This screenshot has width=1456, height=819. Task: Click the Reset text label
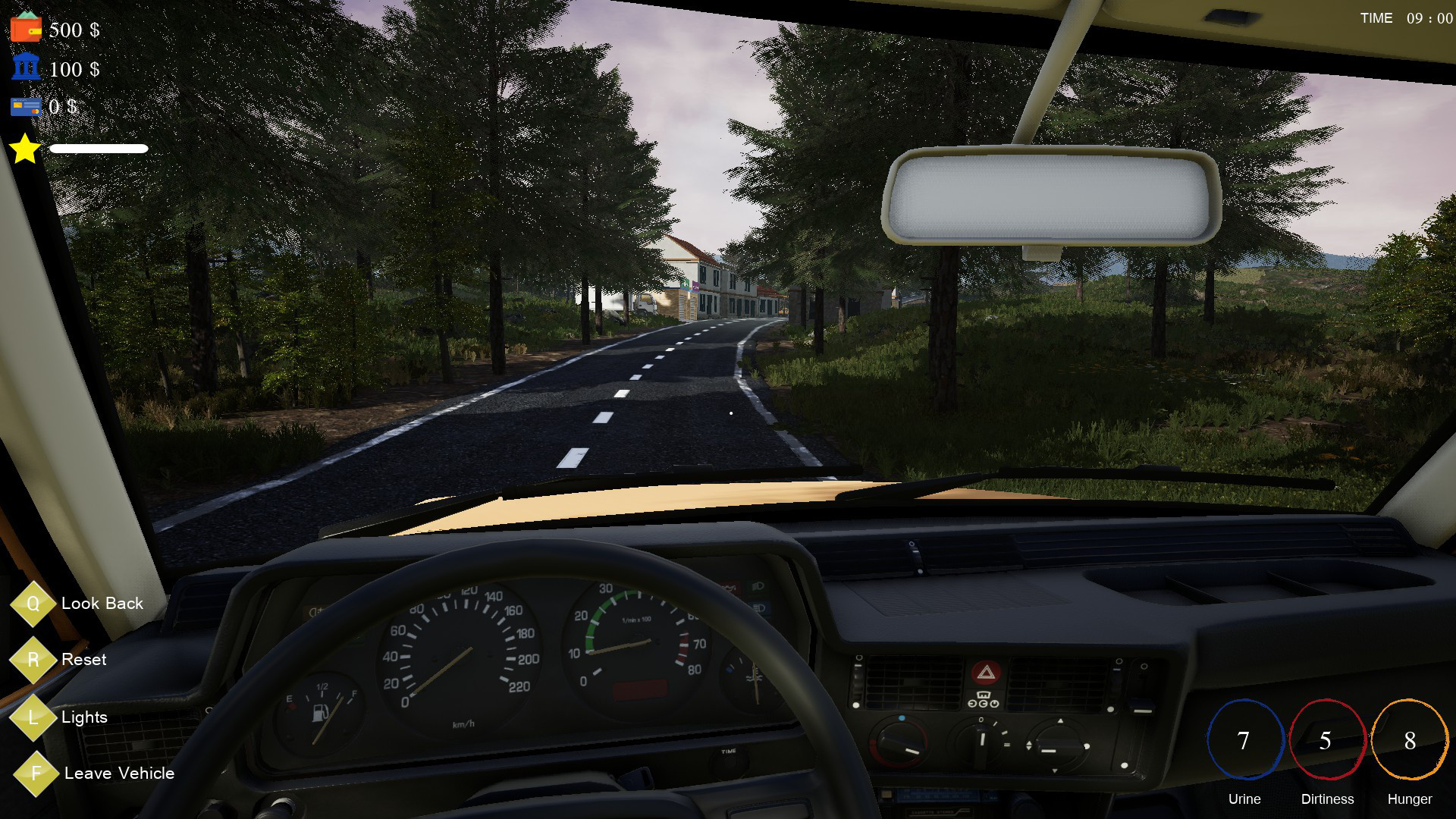(86, 660)
